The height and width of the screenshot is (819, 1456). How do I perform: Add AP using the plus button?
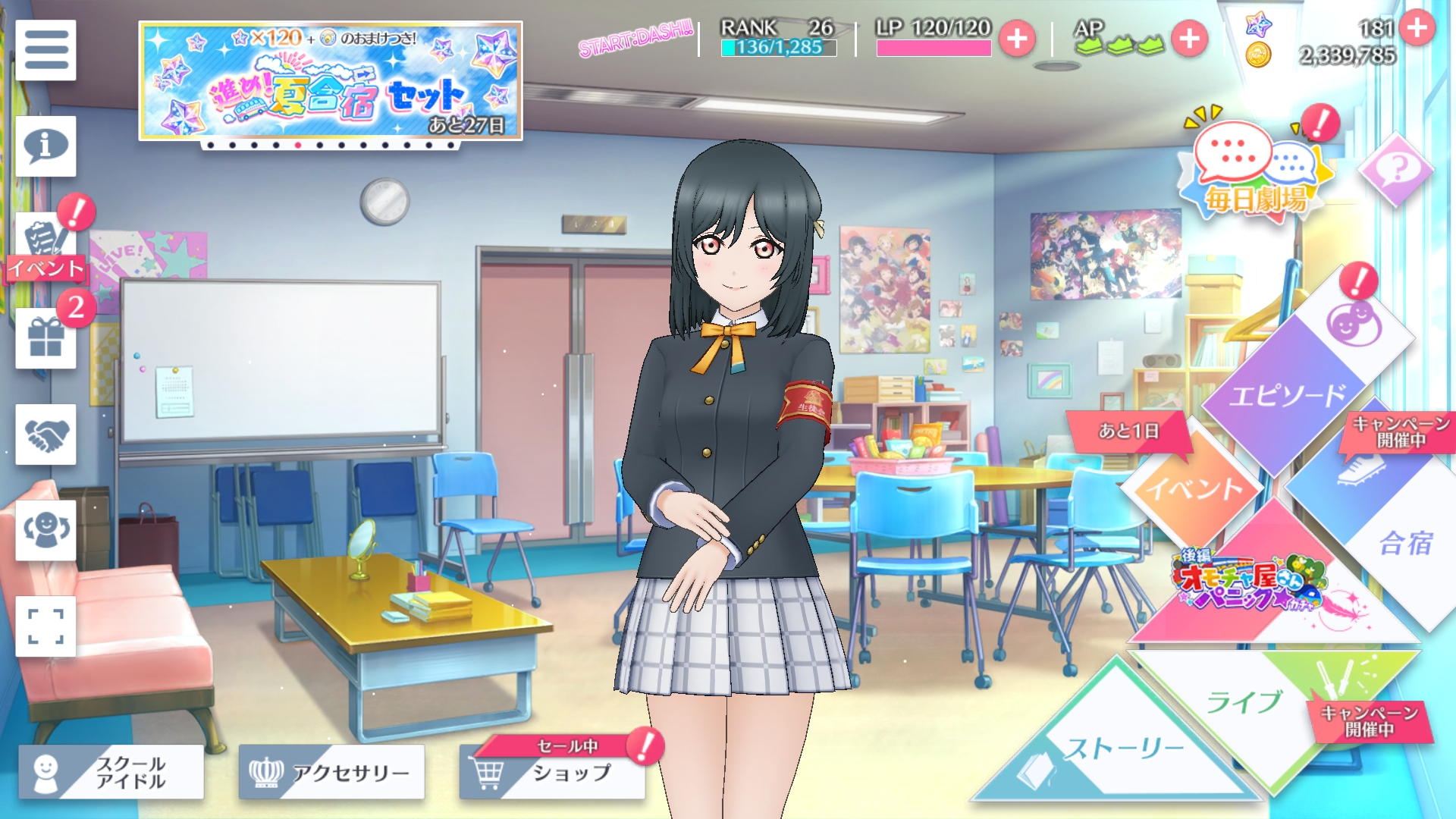(1189, 39)
